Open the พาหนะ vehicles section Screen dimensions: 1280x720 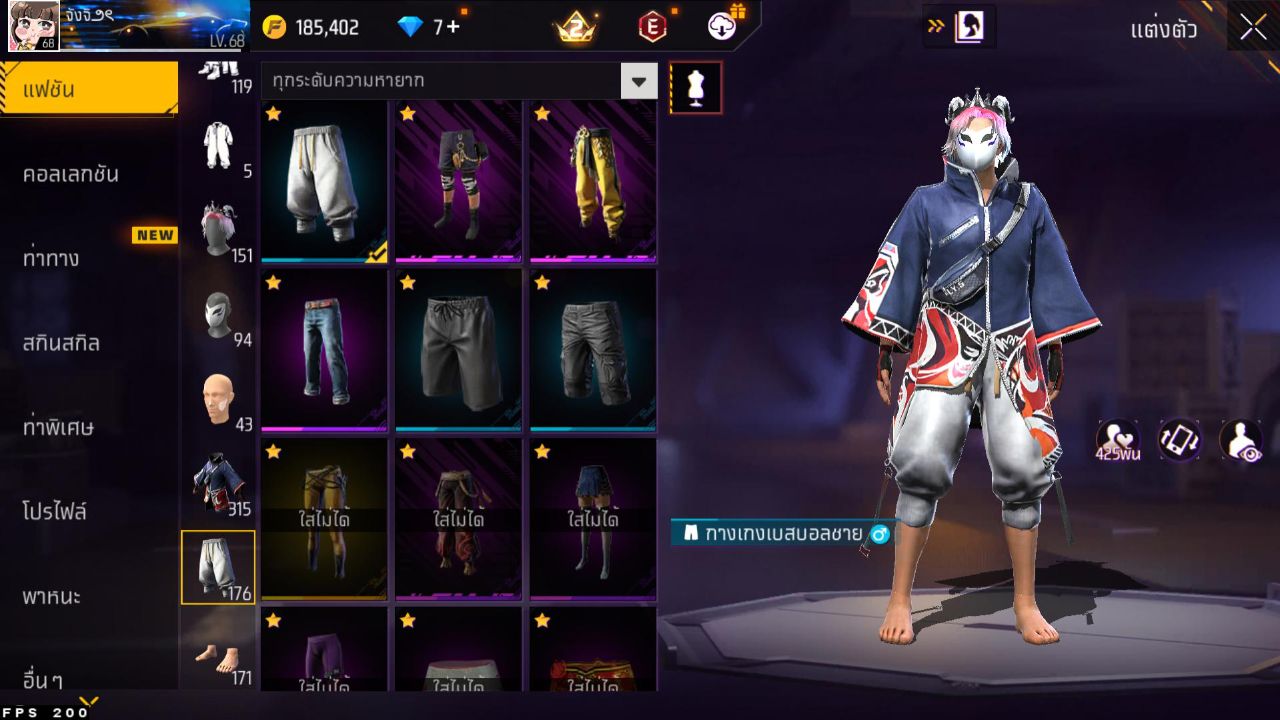pos(62,596)
